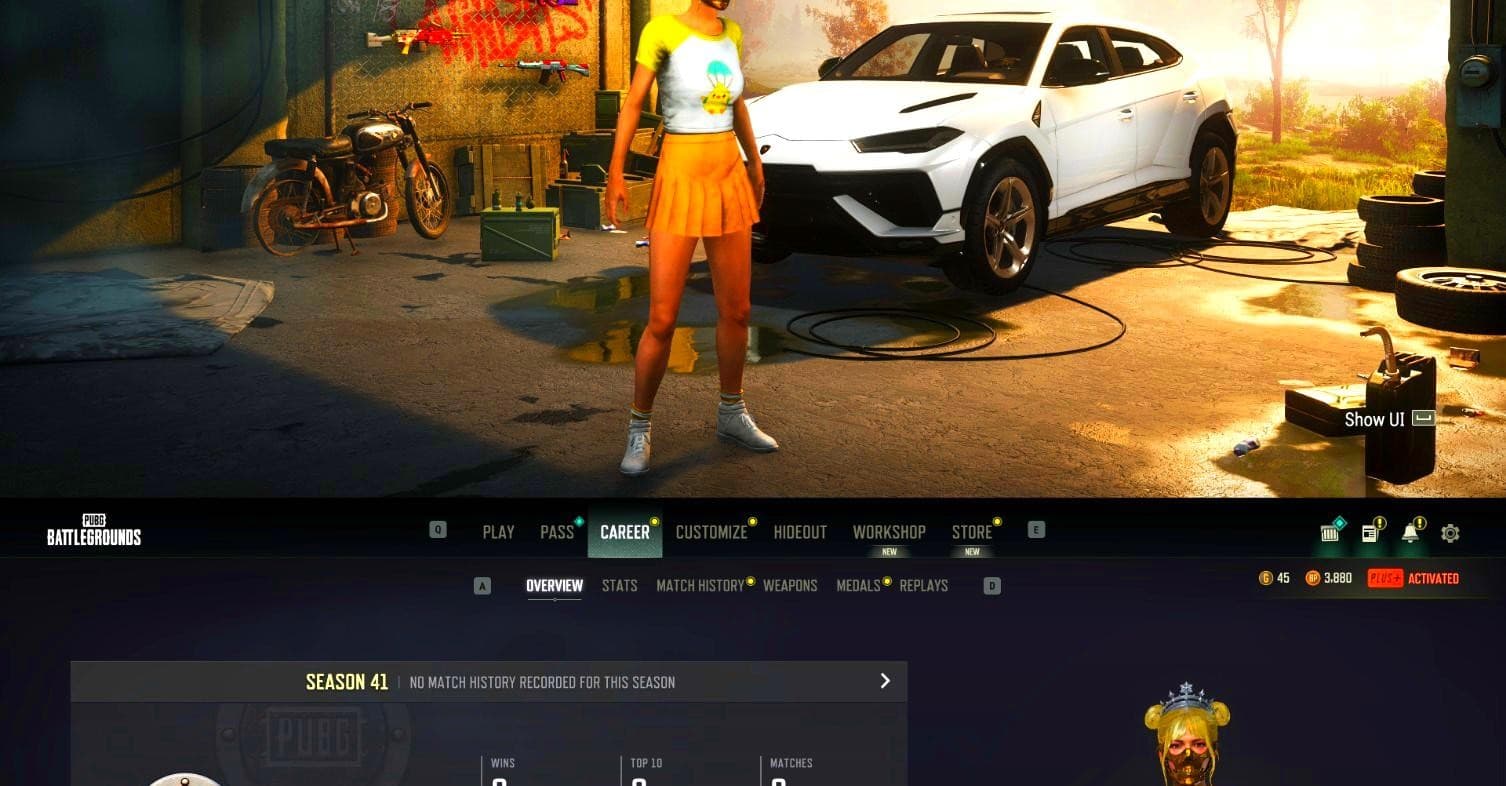Open the Match History tab
This screenshot has height=786, width=1506.
[x=700, y=585]
